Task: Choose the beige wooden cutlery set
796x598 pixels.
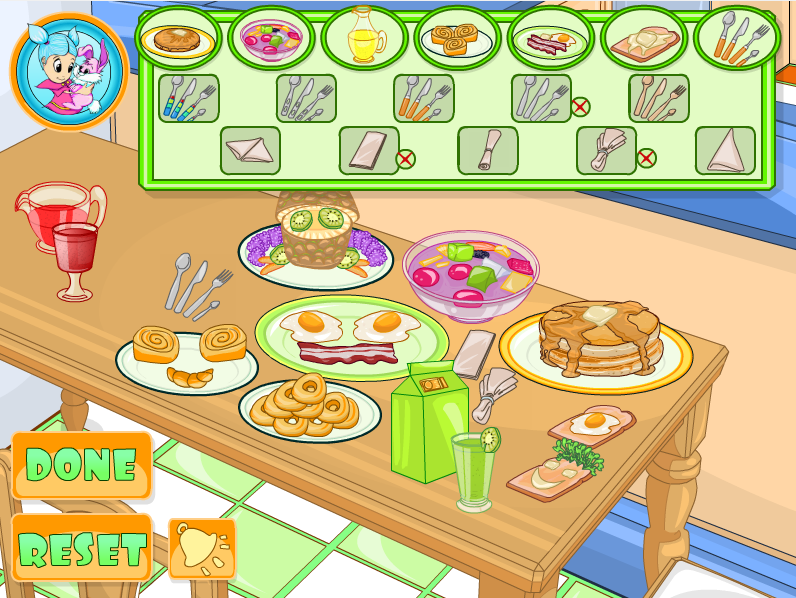Action: pos(658,98)
